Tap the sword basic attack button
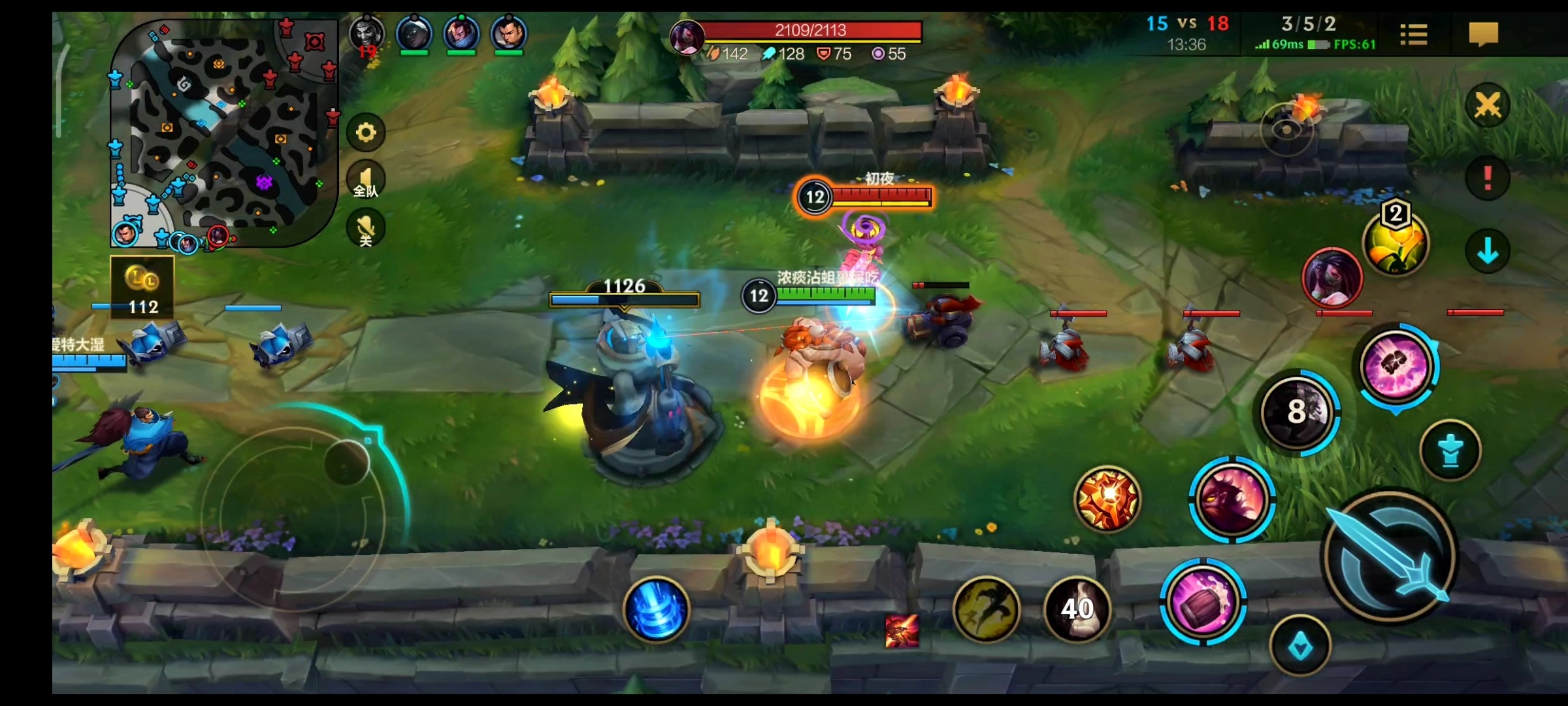The image size is (1568, 706). tap(1389, 557)
